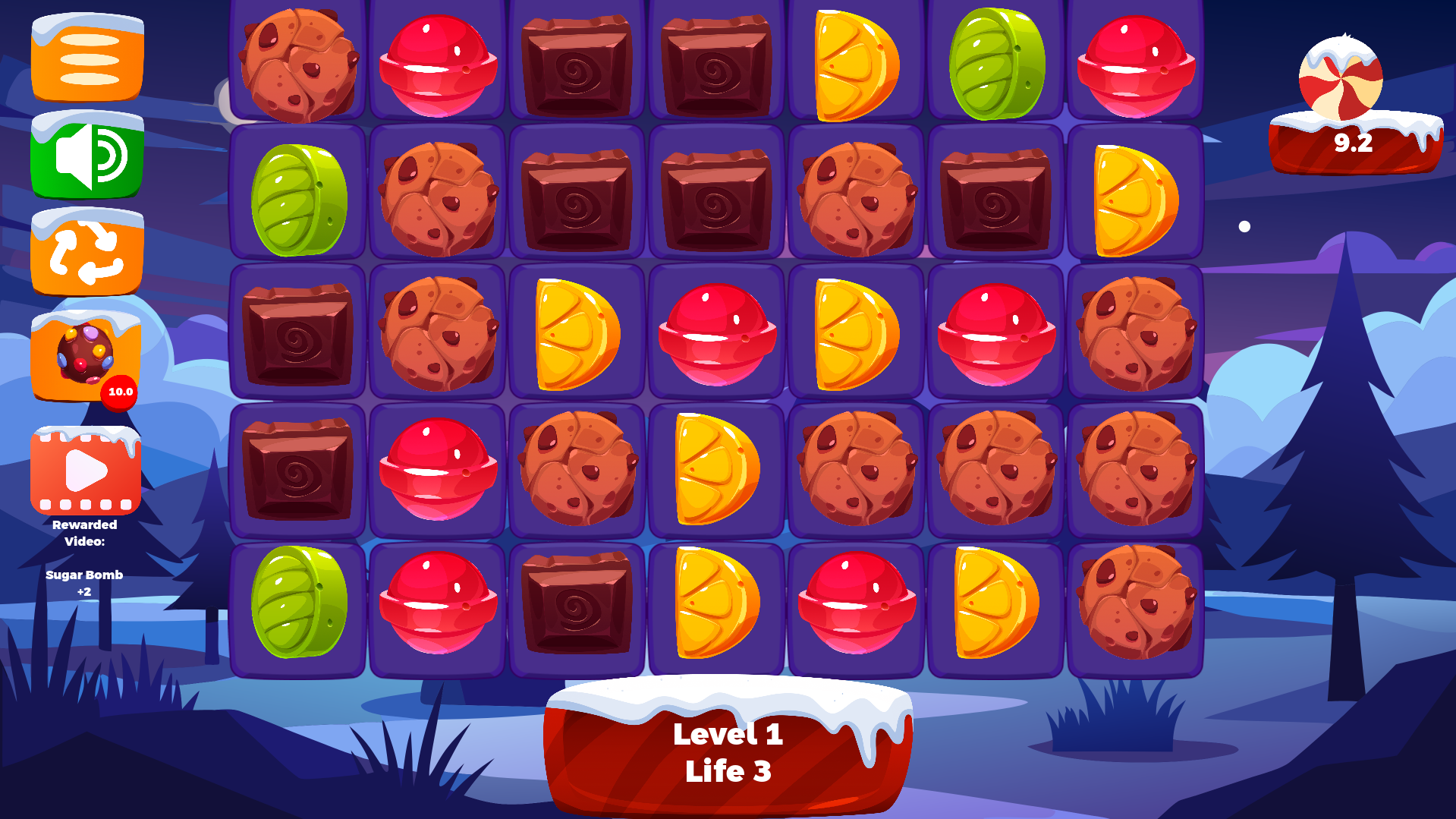
Task: Click the shuffle/restart board icon
Action: (86, 253)
